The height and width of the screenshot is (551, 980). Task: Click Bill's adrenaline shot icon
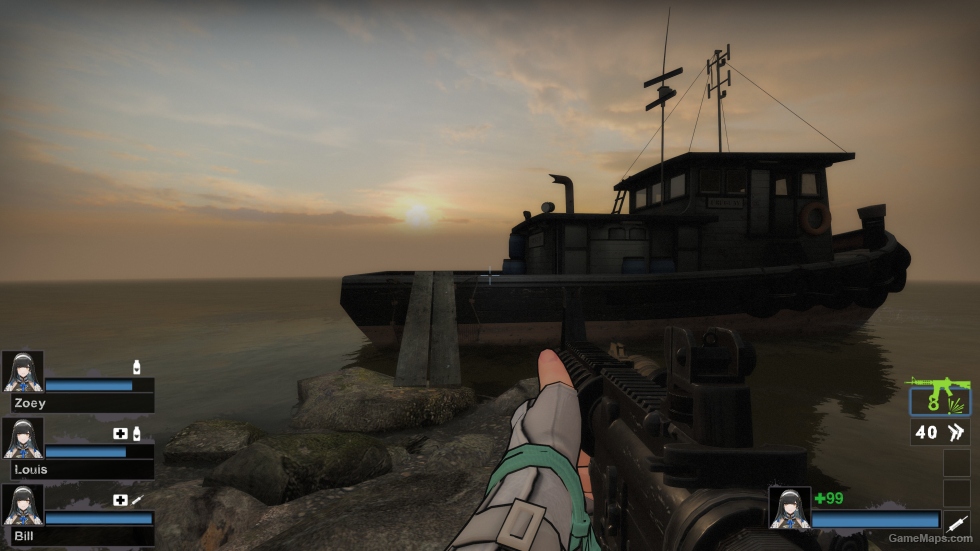click(x=137, y=500)
